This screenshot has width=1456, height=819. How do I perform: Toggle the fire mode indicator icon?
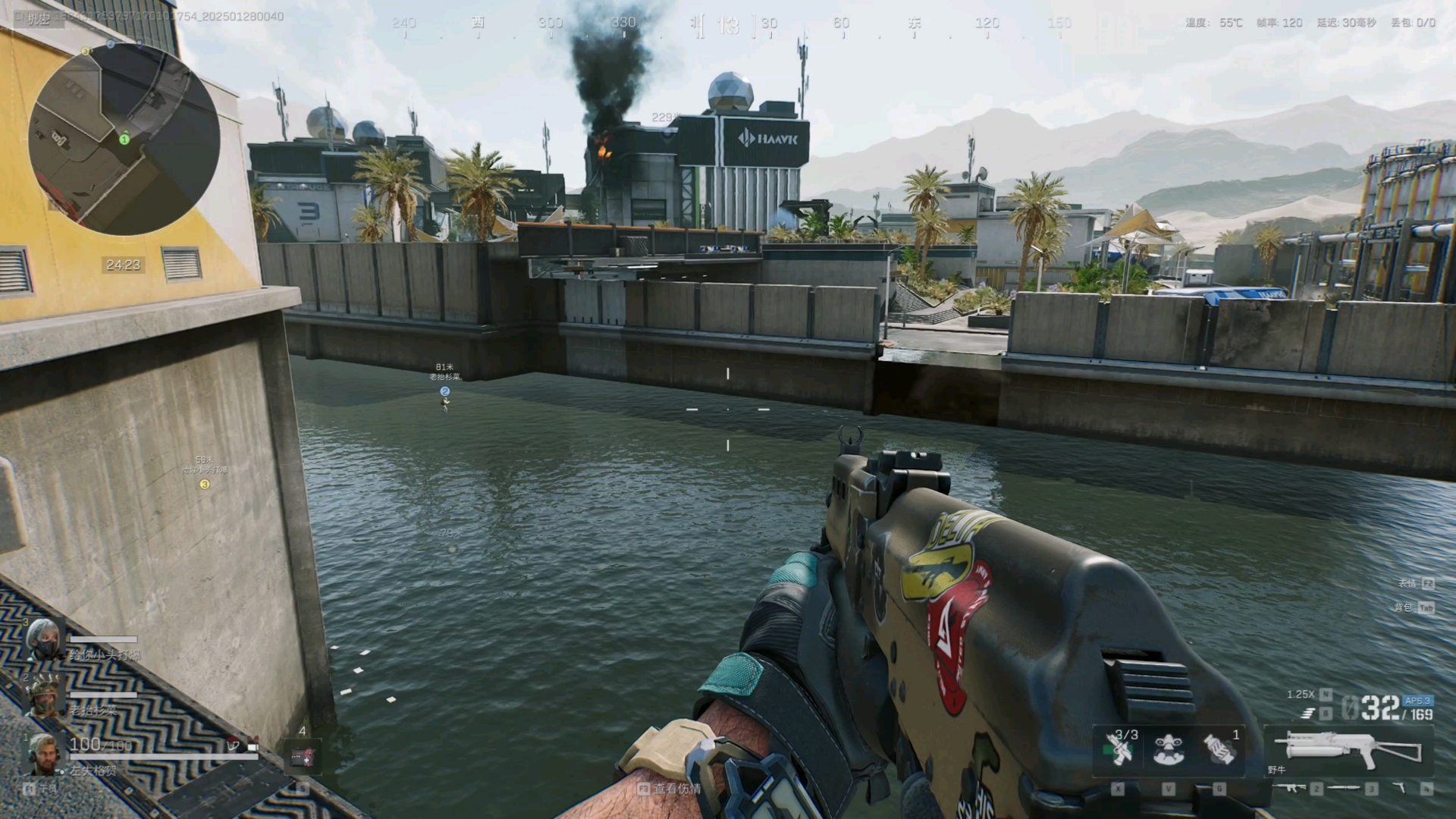pos(1308,713)
